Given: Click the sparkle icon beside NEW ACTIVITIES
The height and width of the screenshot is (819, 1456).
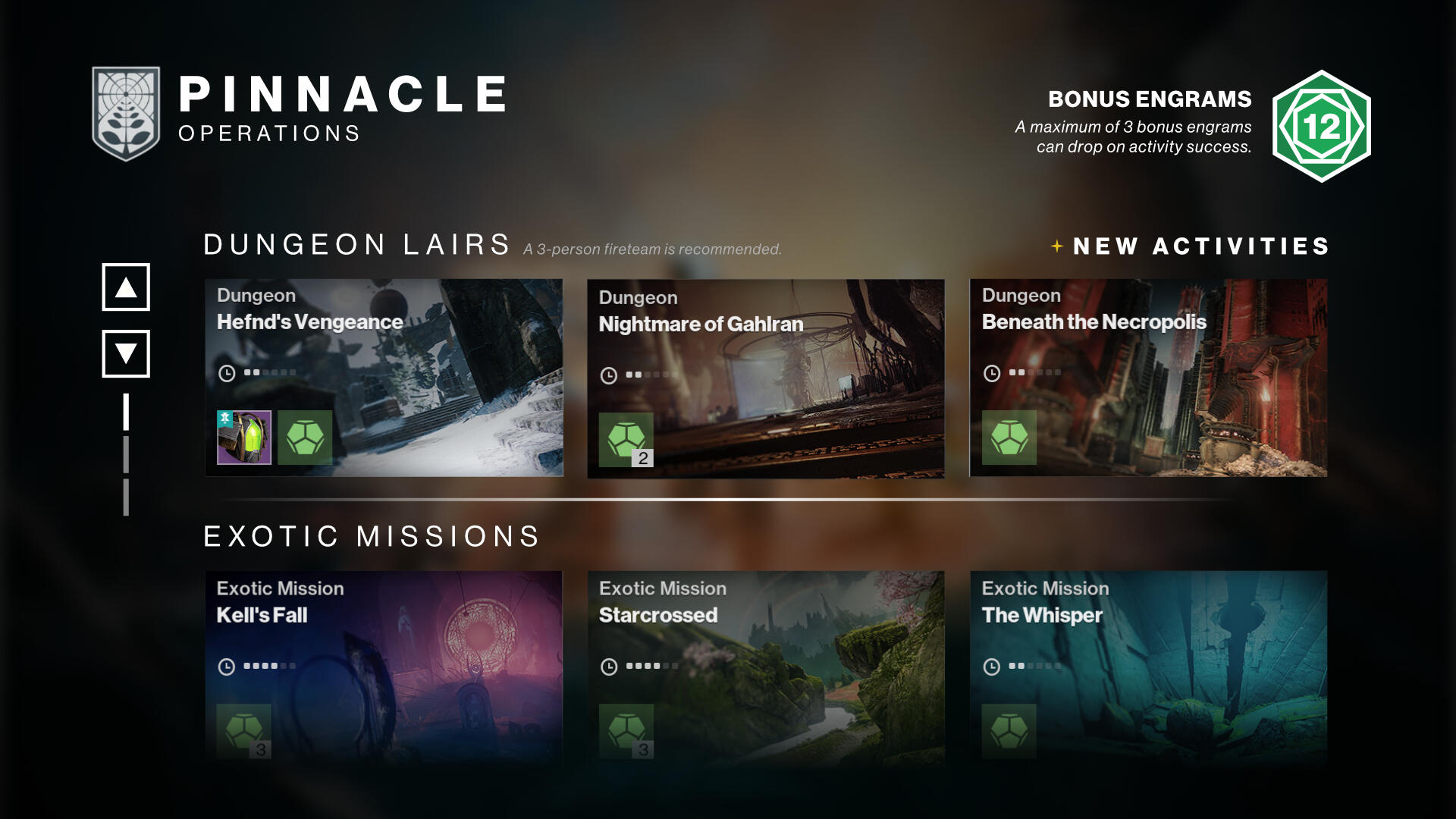Looking at the screenshot, I should pos(1056,246).
